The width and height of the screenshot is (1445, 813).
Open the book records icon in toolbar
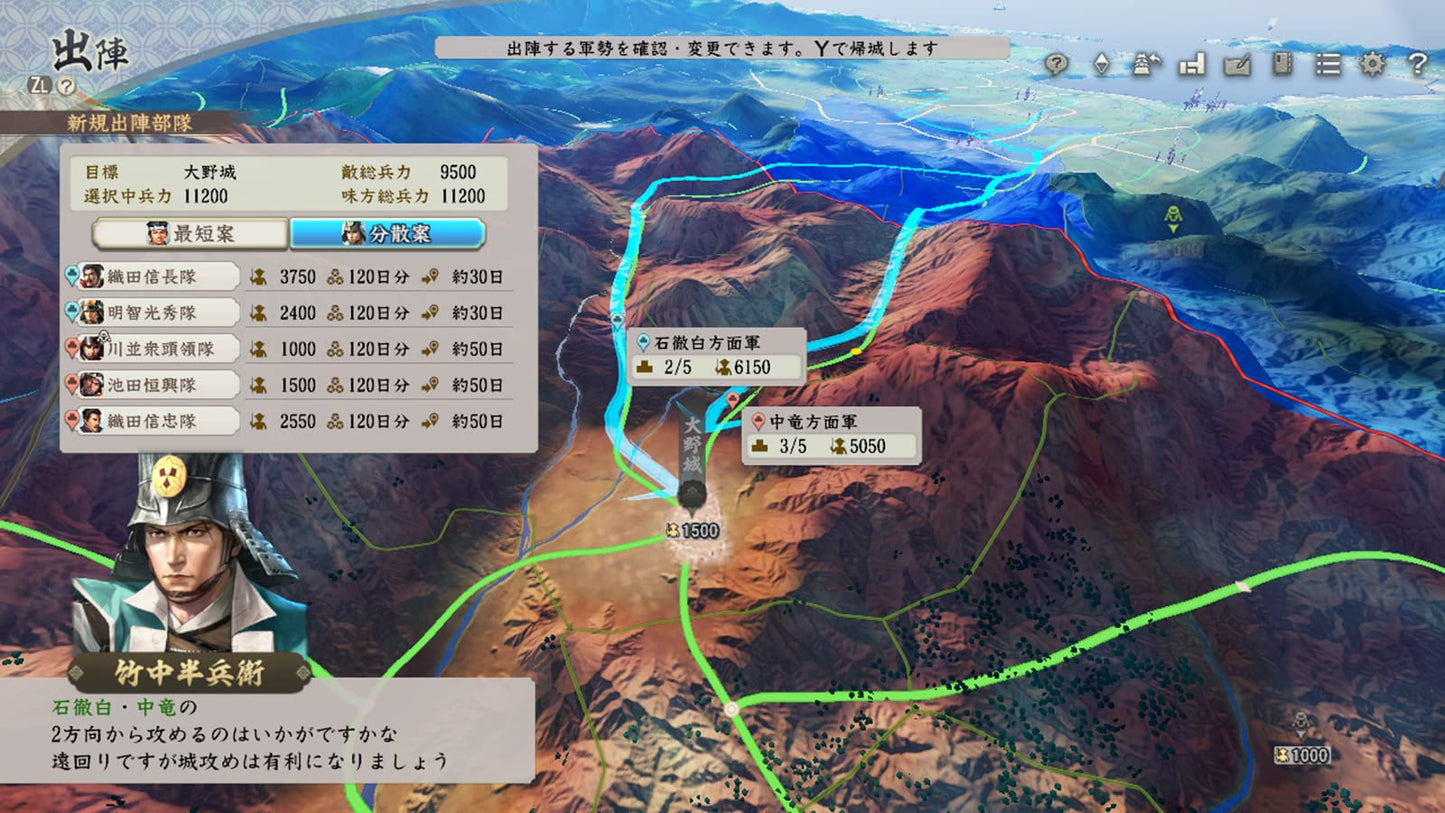1282,65
